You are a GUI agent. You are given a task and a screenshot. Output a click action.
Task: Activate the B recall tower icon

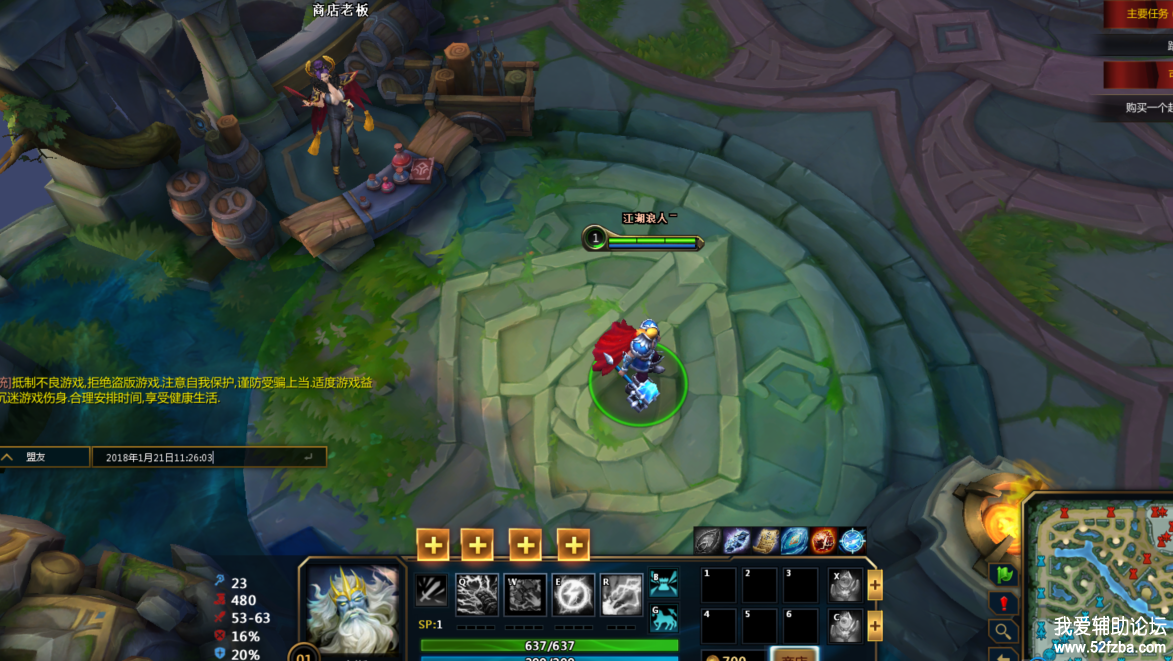(664, 583)
